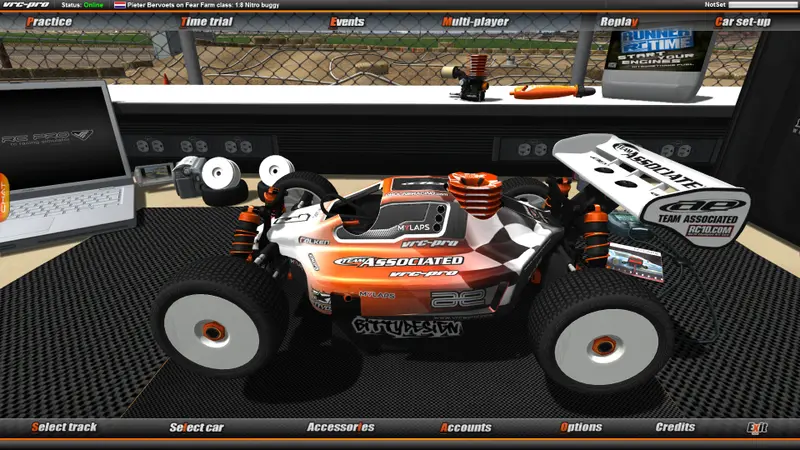Open the Accounts menu
This screenshot has height=450, width=800.
(466, 428)
